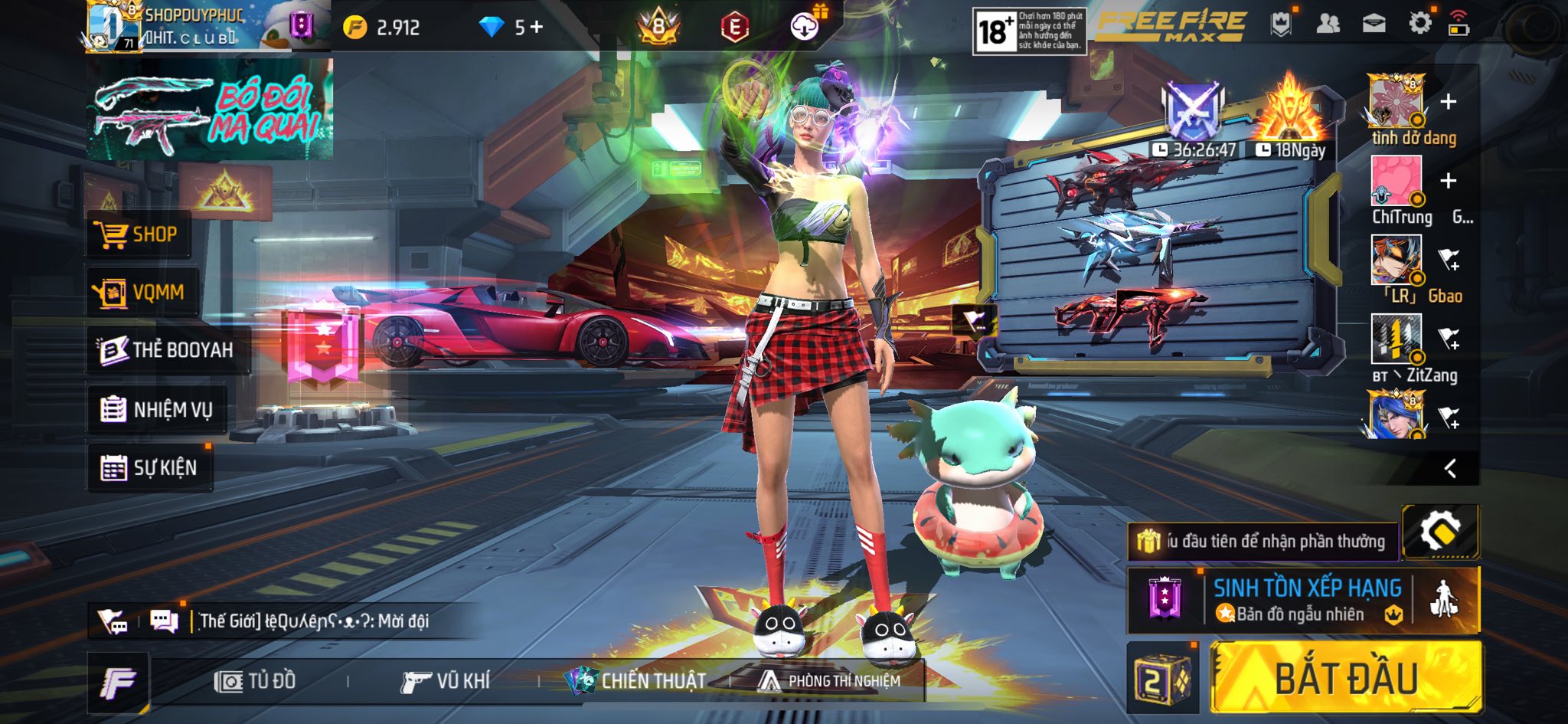Screen dimensions: 1568x724
Task: Open the friends list icon
Action: [1328, 24]
